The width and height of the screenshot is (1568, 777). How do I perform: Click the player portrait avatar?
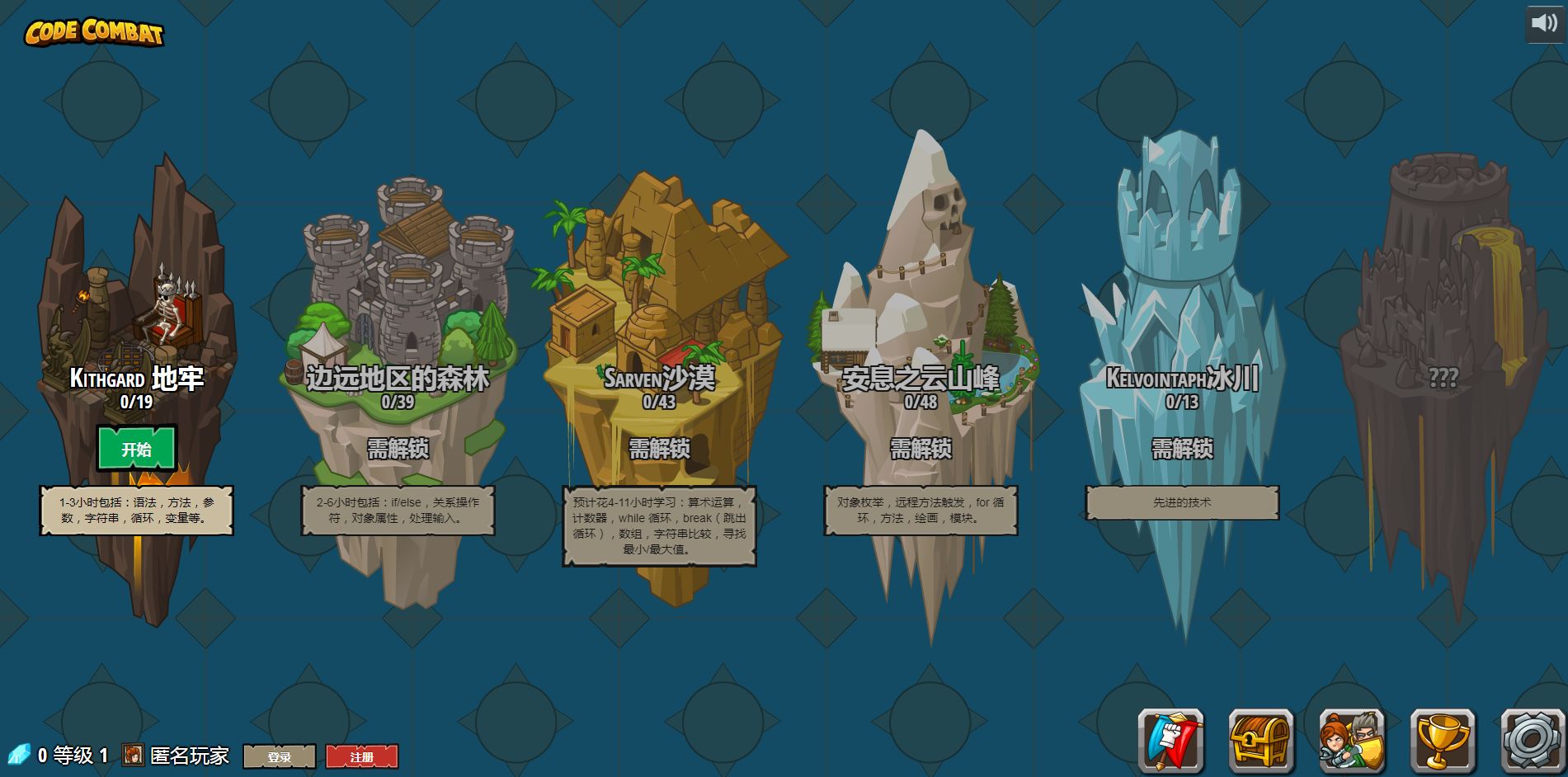point(133,755)
